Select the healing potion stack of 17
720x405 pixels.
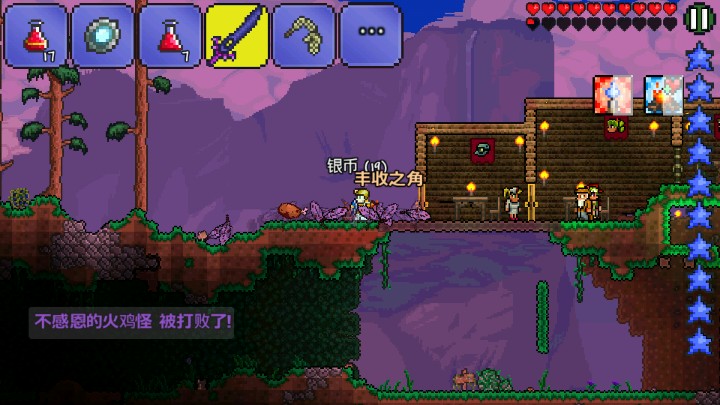tap(35, 35)
